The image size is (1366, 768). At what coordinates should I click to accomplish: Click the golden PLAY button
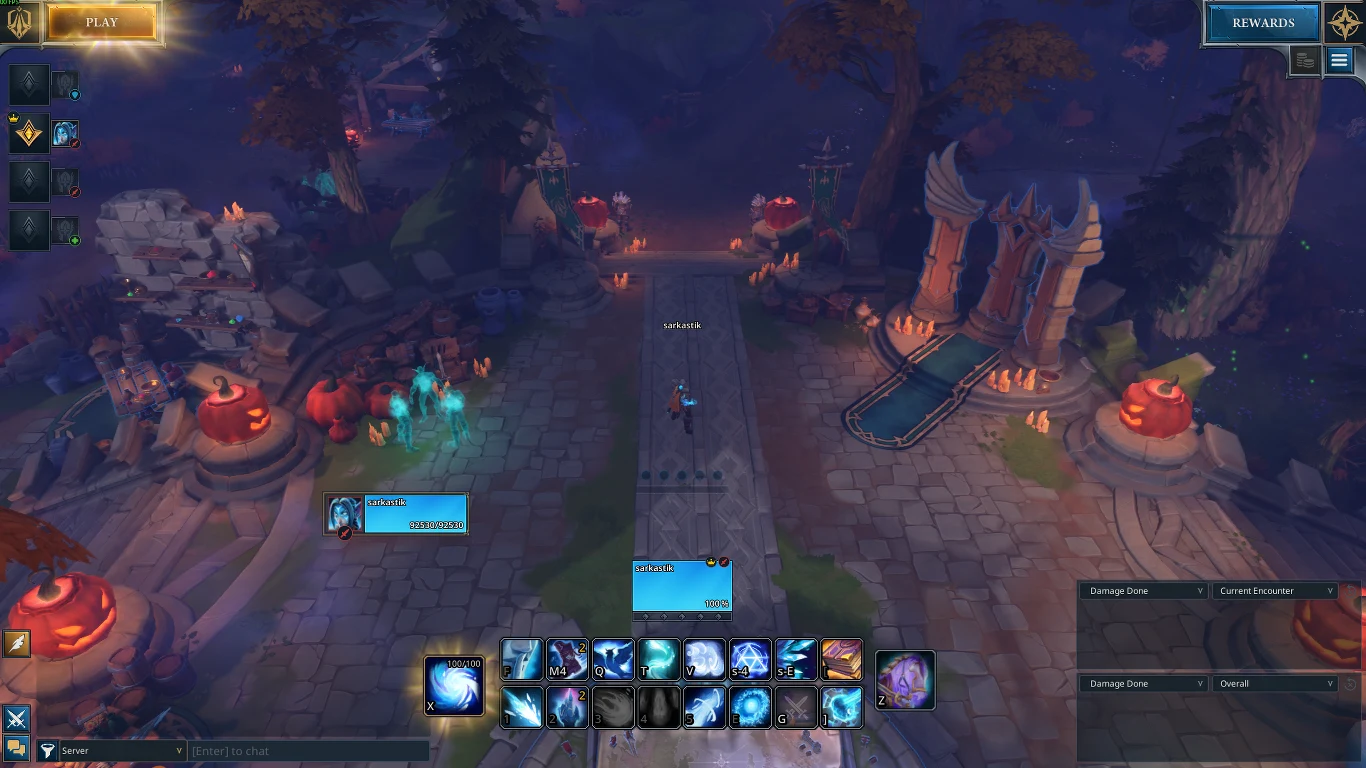tap(102, 22)
